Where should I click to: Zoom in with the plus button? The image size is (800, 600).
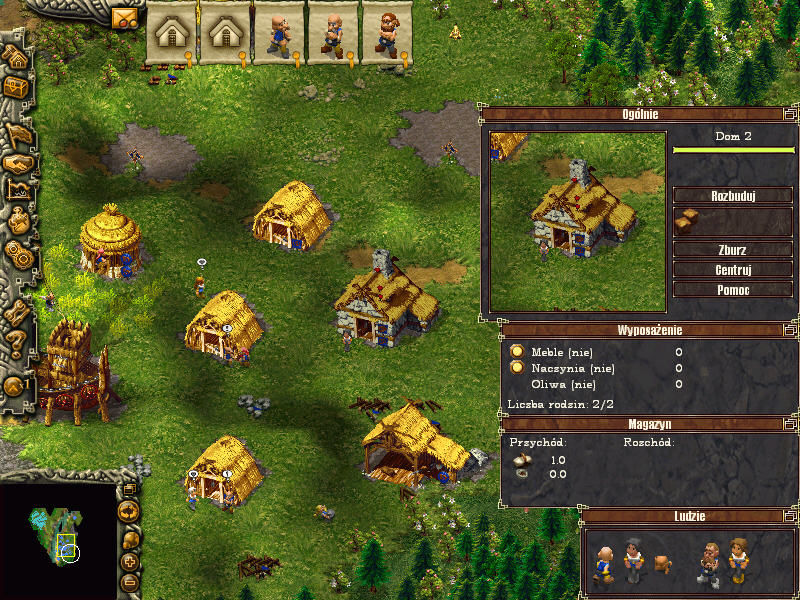pos(129,562)
